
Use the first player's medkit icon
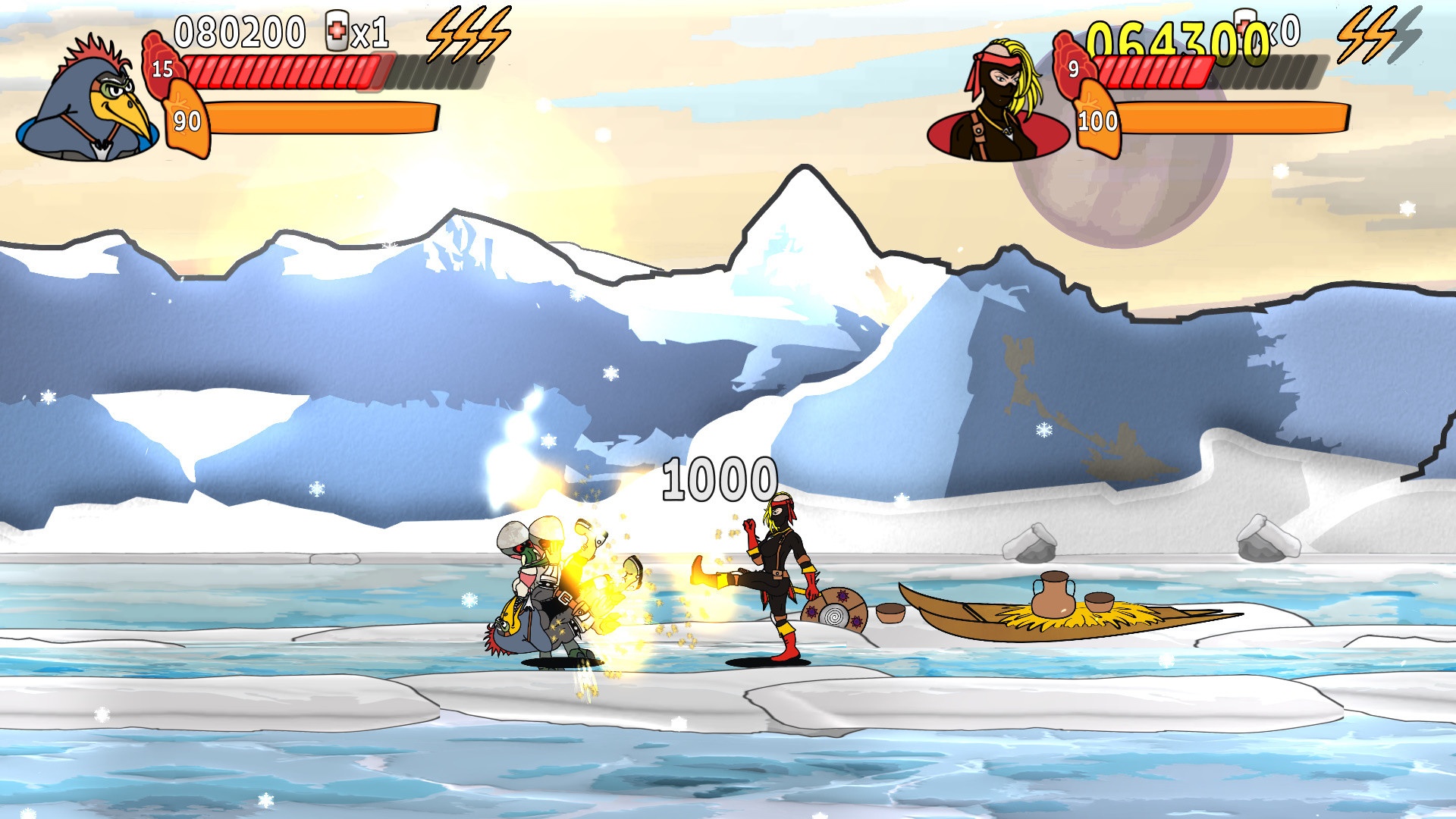[336, 32]
